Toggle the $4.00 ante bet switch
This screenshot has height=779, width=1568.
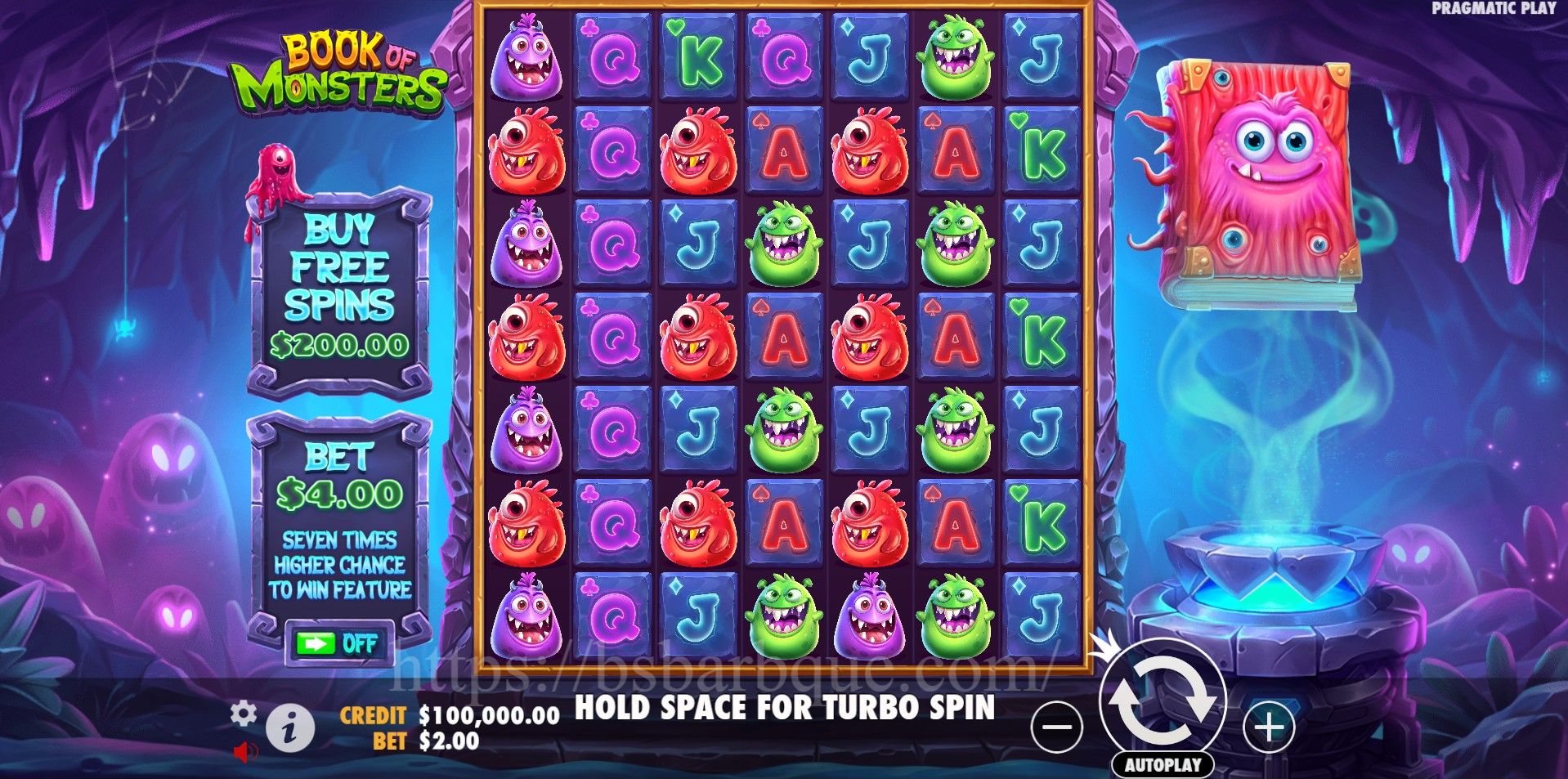tap(338, 643)
